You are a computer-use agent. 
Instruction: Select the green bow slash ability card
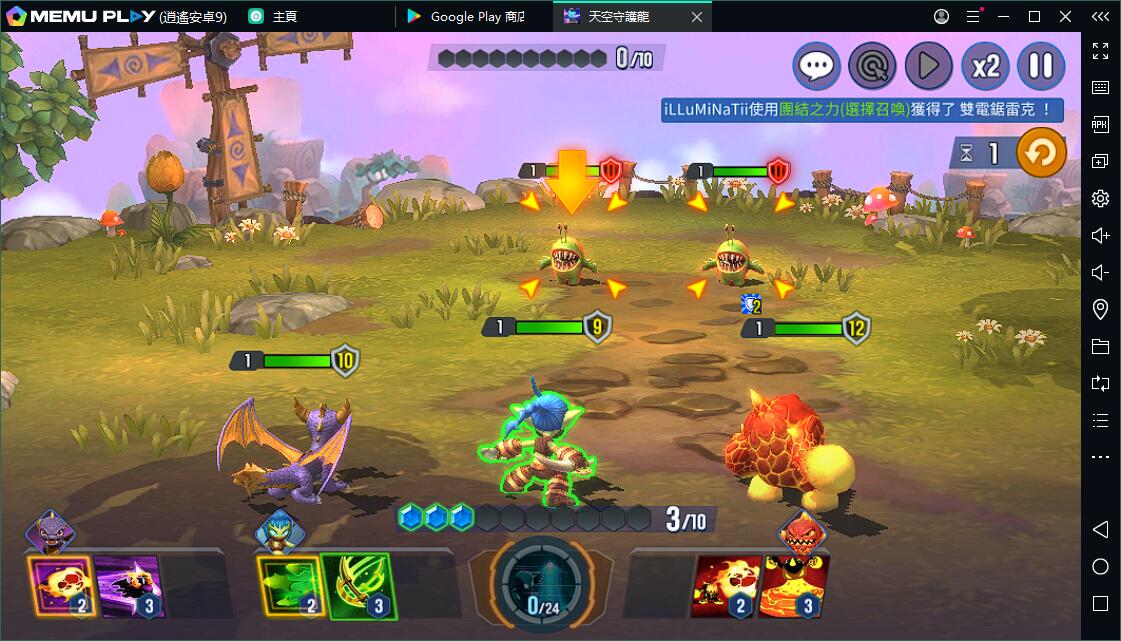(358, 586)
